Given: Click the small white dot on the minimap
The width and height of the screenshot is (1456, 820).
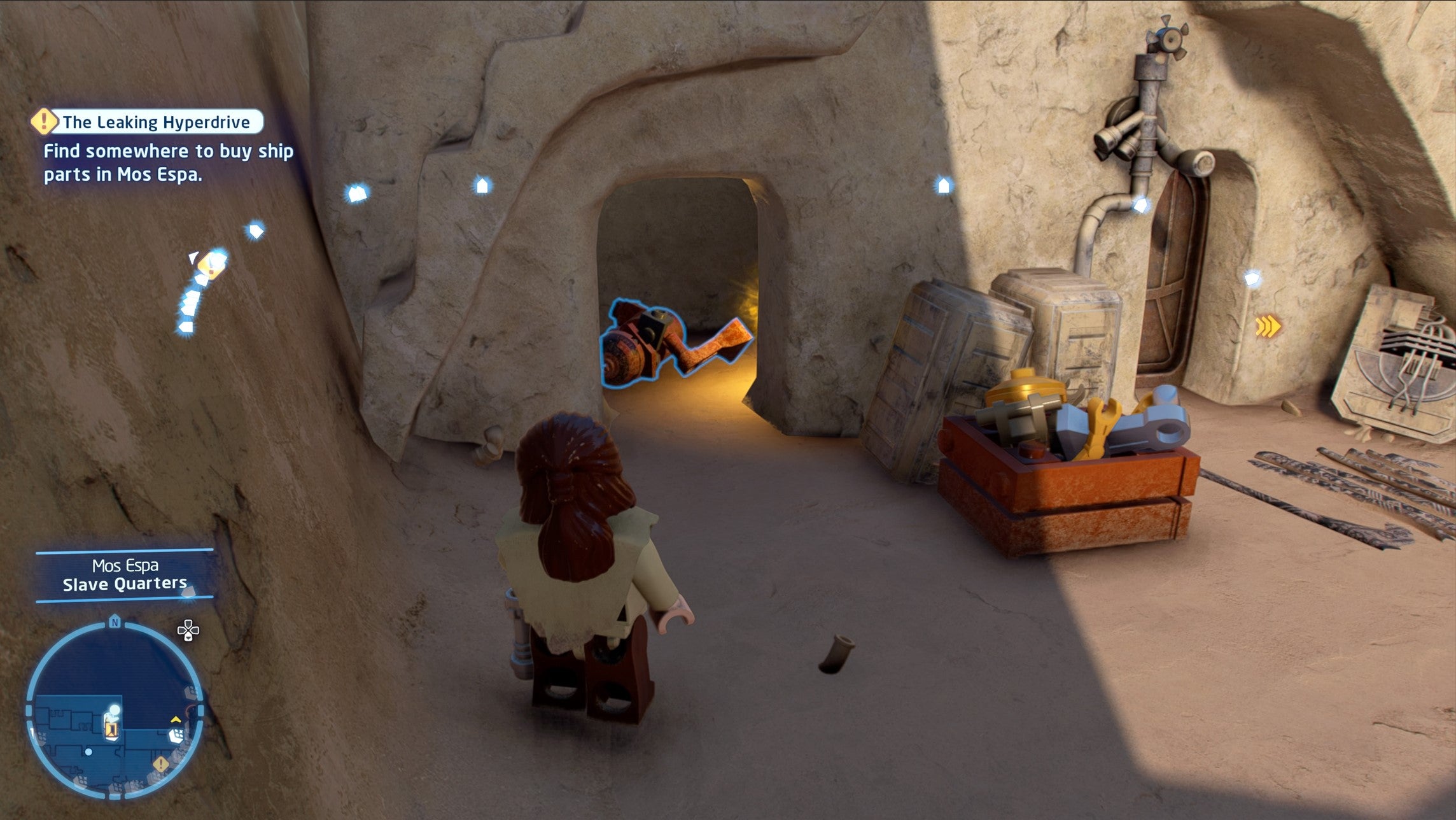Looking at the screenshot, I should pyautogui.click(x=89, y=752).
